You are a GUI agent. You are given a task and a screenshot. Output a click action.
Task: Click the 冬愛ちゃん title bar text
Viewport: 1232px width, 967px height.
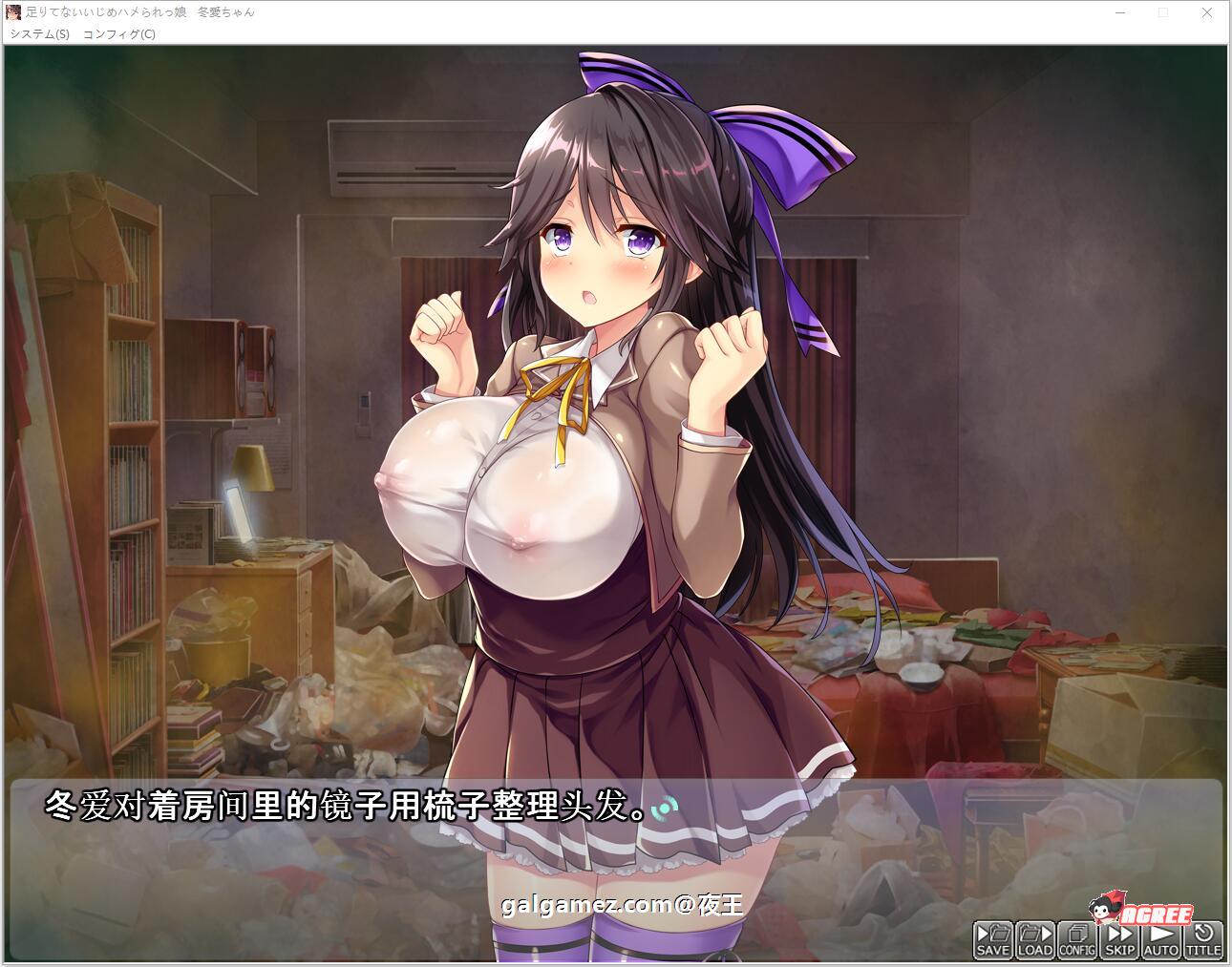tap(225, 13)
